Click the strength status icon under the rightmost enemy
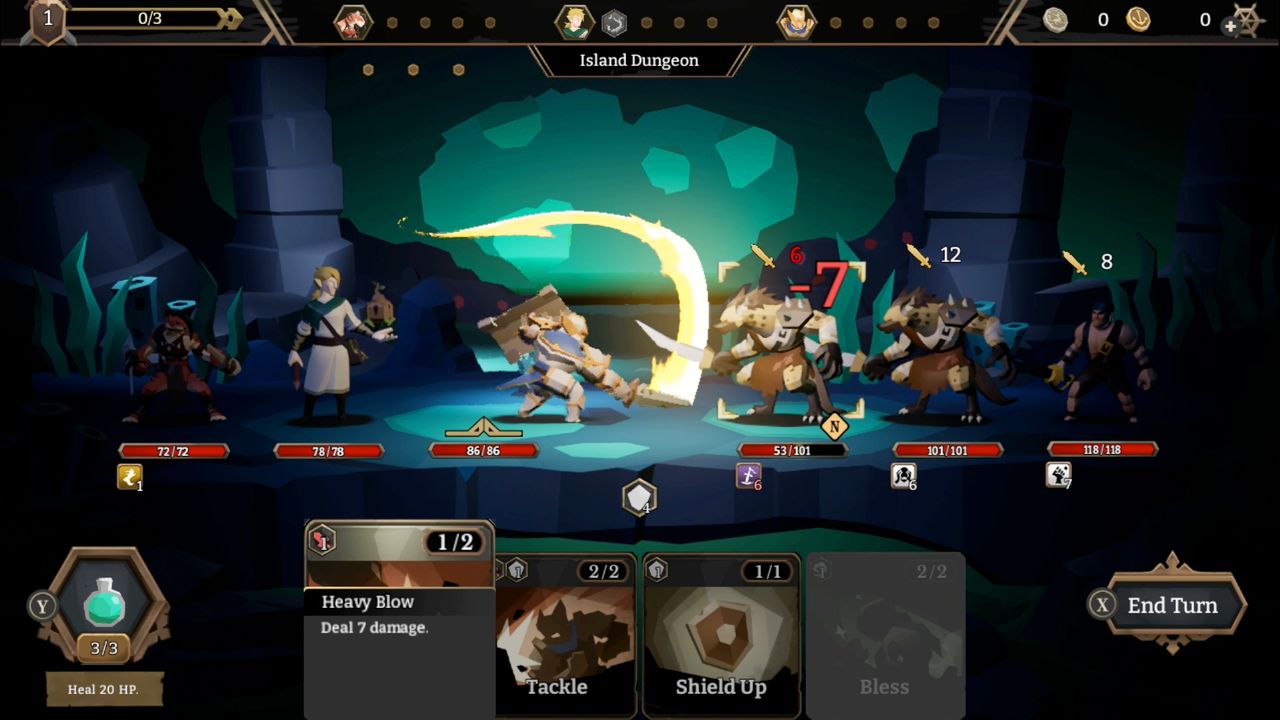 [x=1057, y=476]
